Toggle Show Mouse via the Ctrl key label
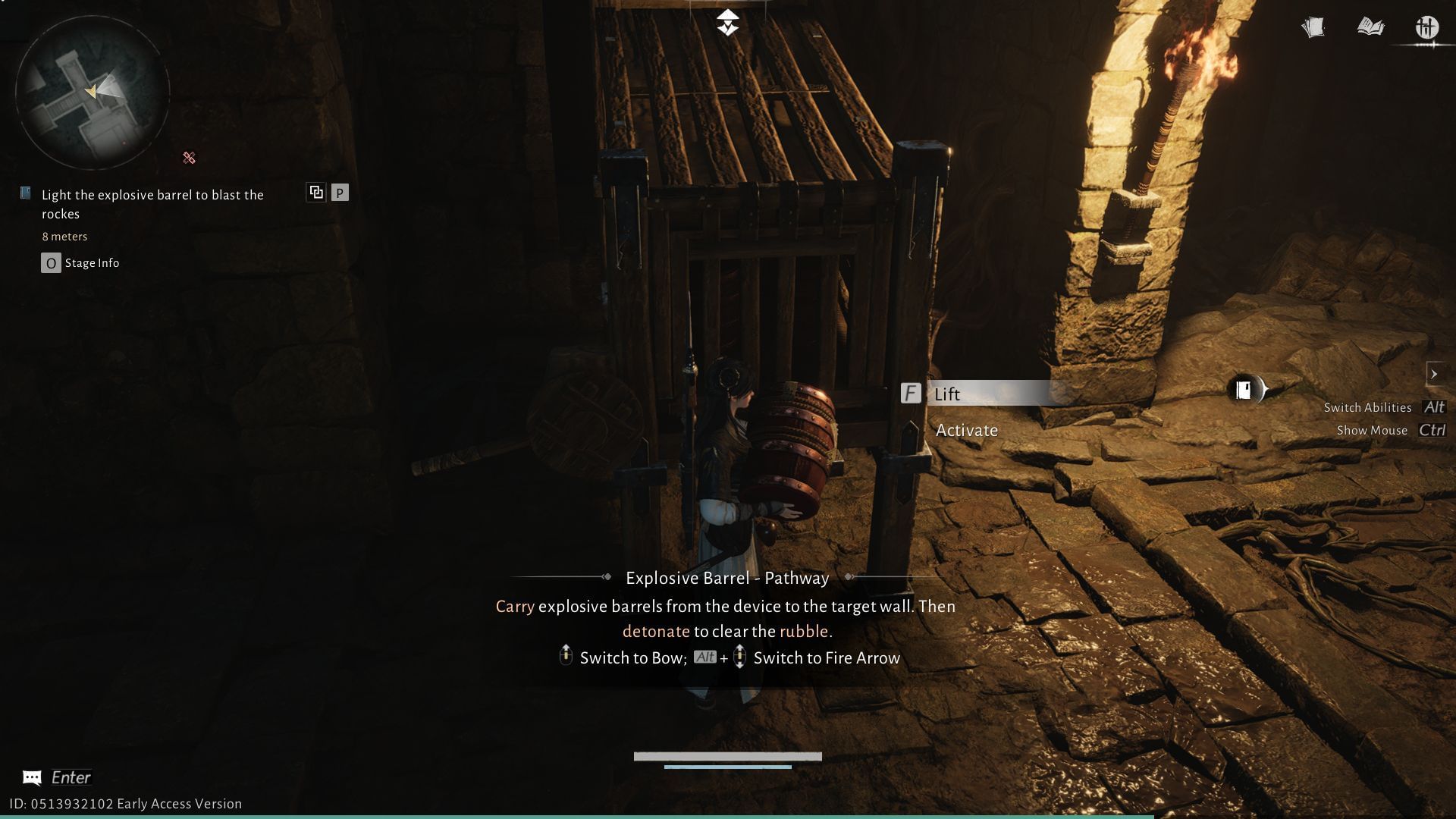The height and width of the screenshot is (819, 1456). [x=1432, y=430]
